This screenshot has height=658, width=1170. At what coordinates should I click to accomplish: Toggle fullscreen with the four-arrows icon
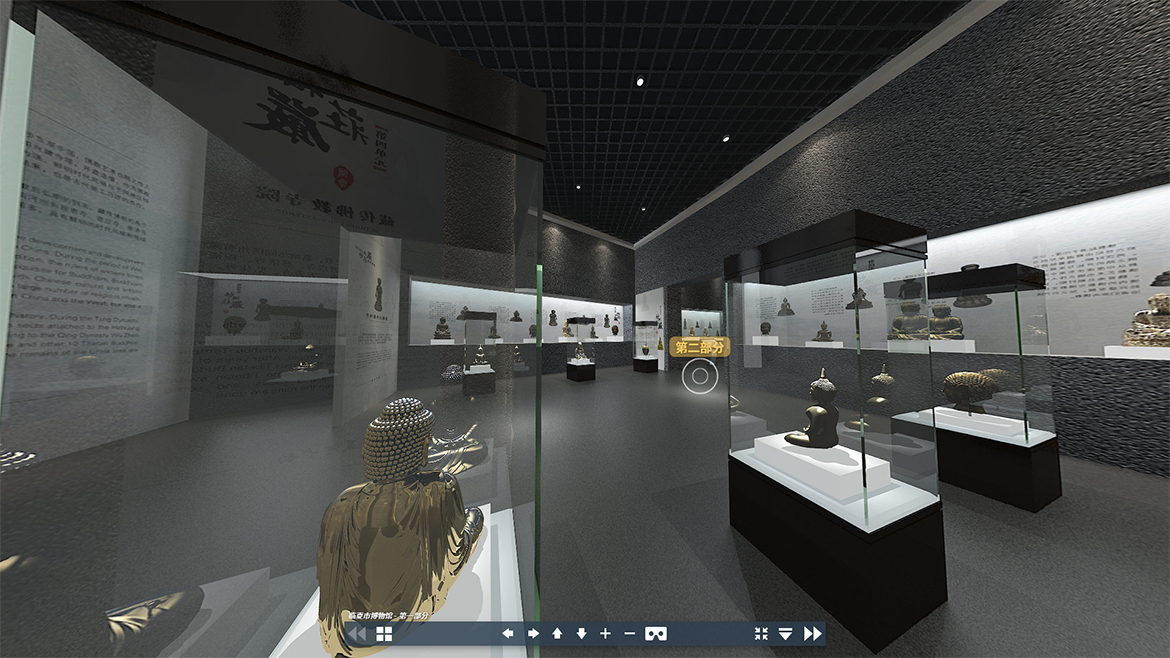(761, 633)
